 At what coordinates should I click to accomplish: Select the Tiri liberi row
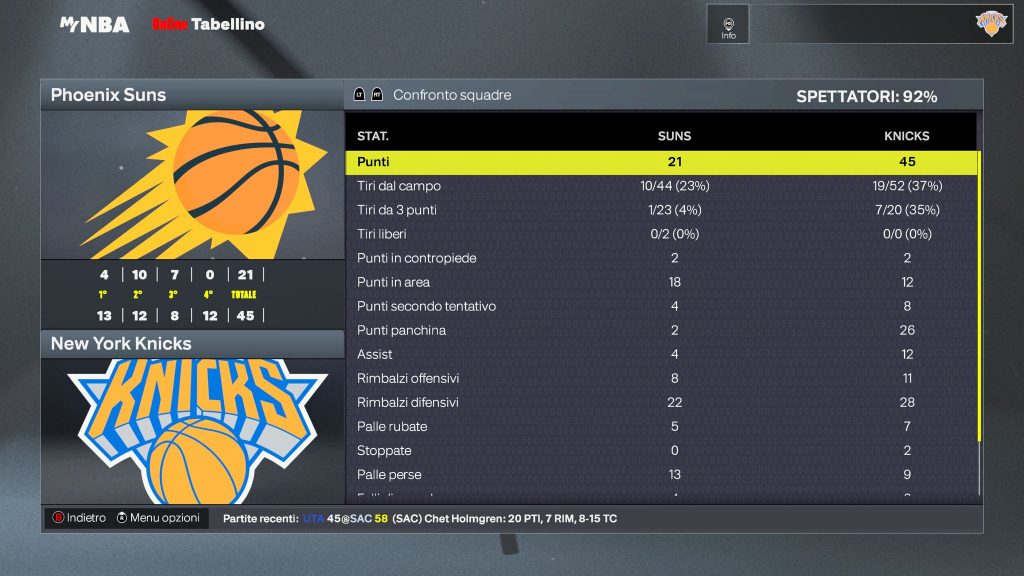[660, 234]
